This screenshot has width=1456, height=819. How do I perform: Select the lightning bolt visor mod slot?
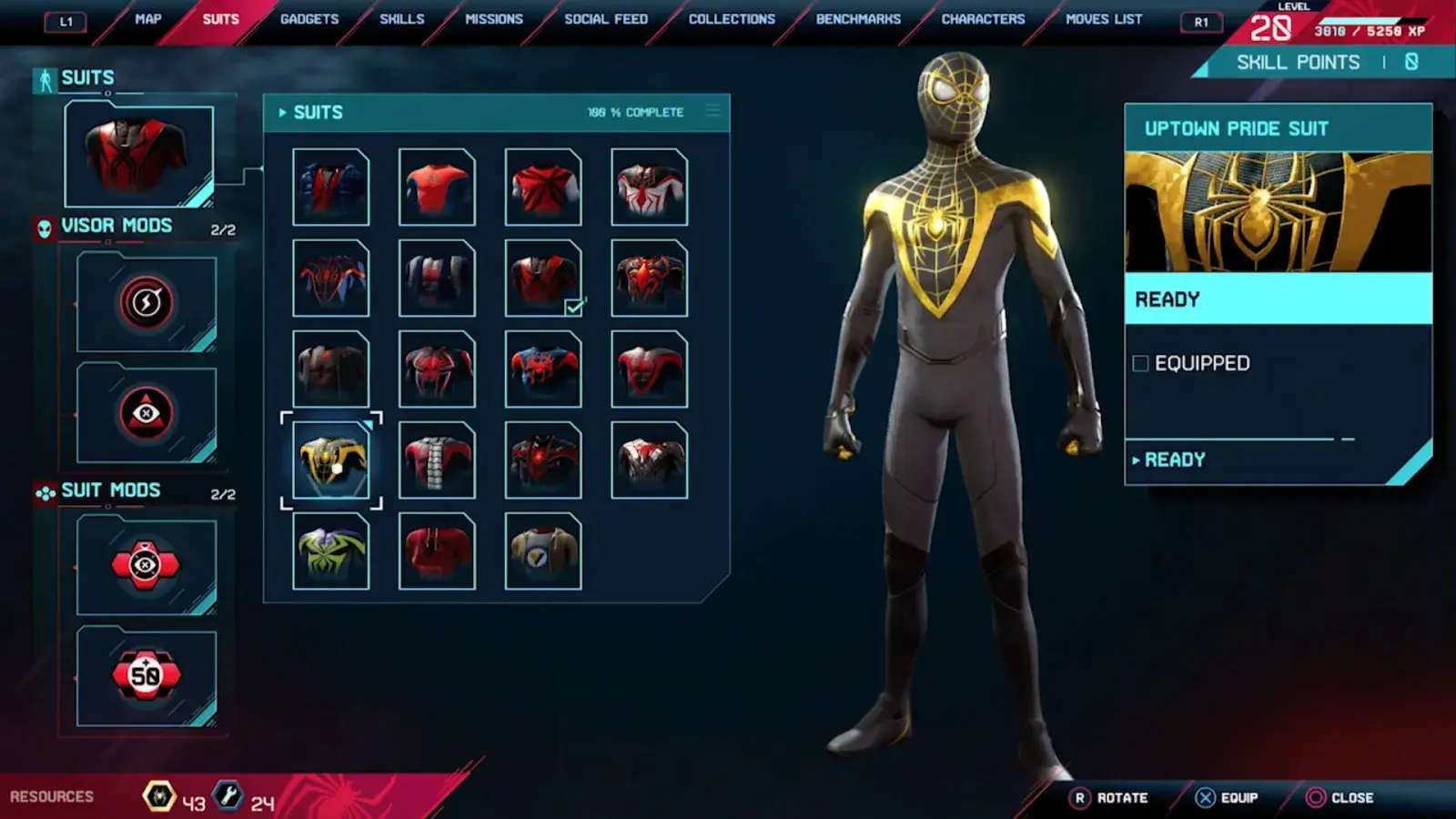tap(147, 303)
